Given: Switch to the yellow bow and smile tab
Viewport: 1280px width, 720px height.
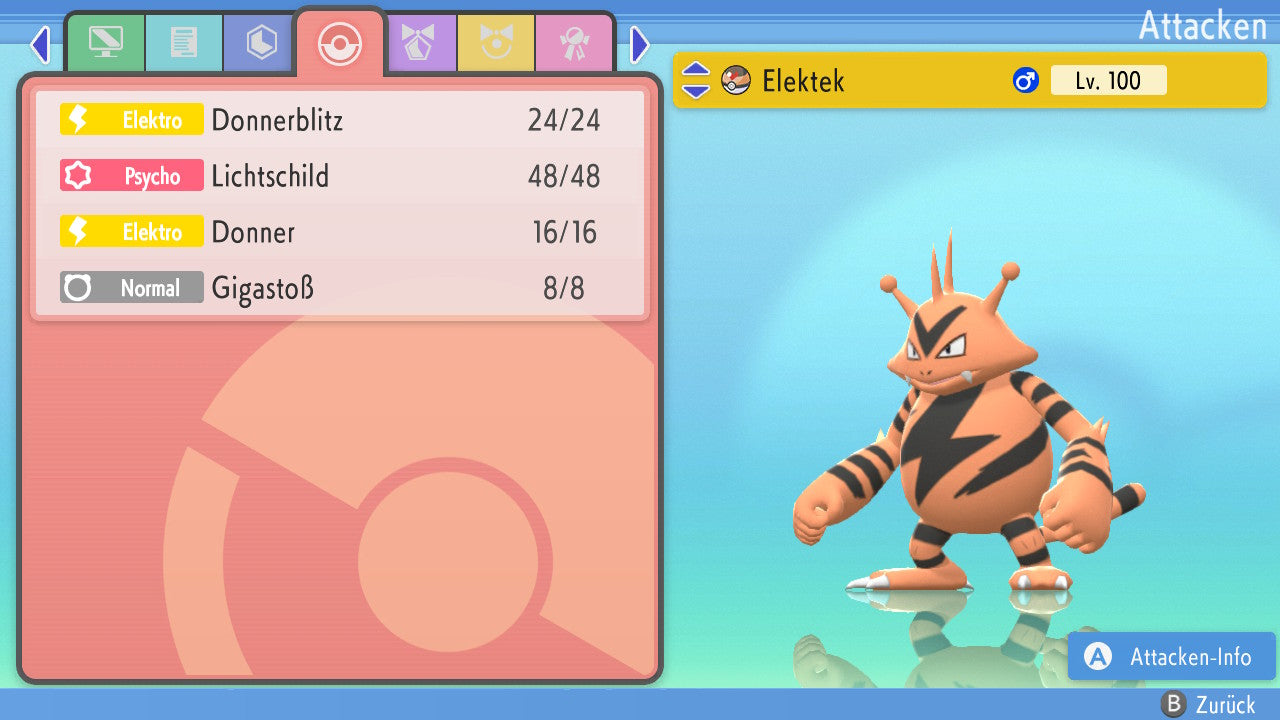Looking at the screenshot, I should point(497,42).
